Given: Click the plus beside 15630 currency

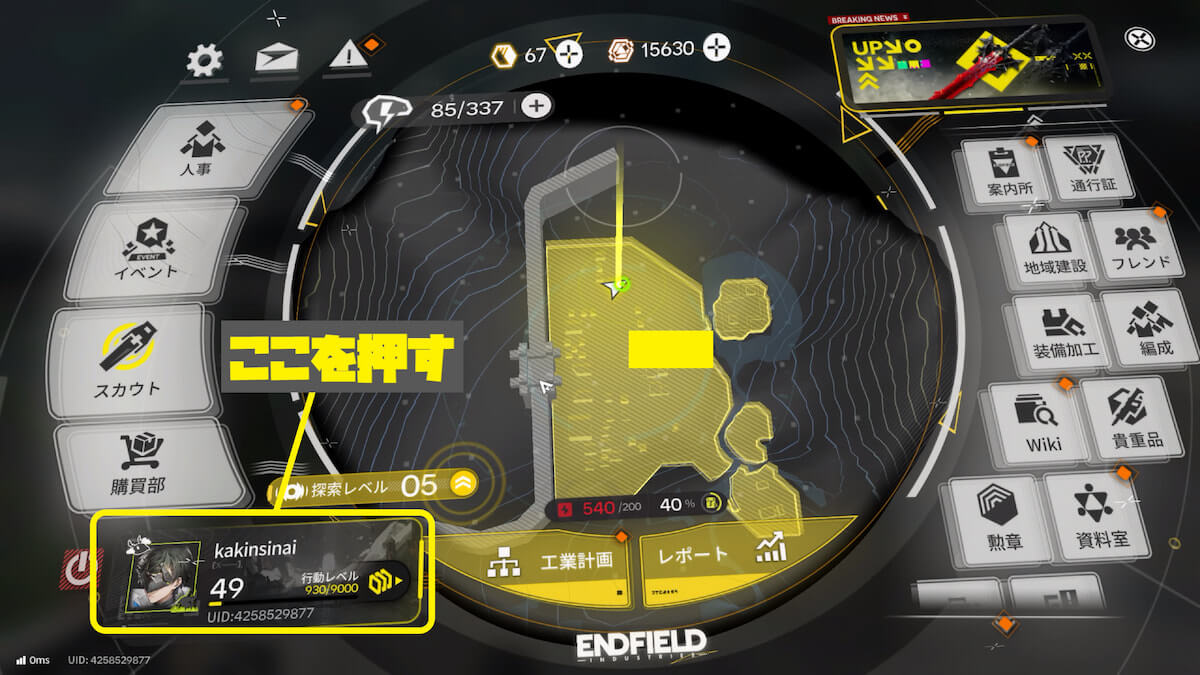Looking at the screenshot, I should [x=716, y=47].
